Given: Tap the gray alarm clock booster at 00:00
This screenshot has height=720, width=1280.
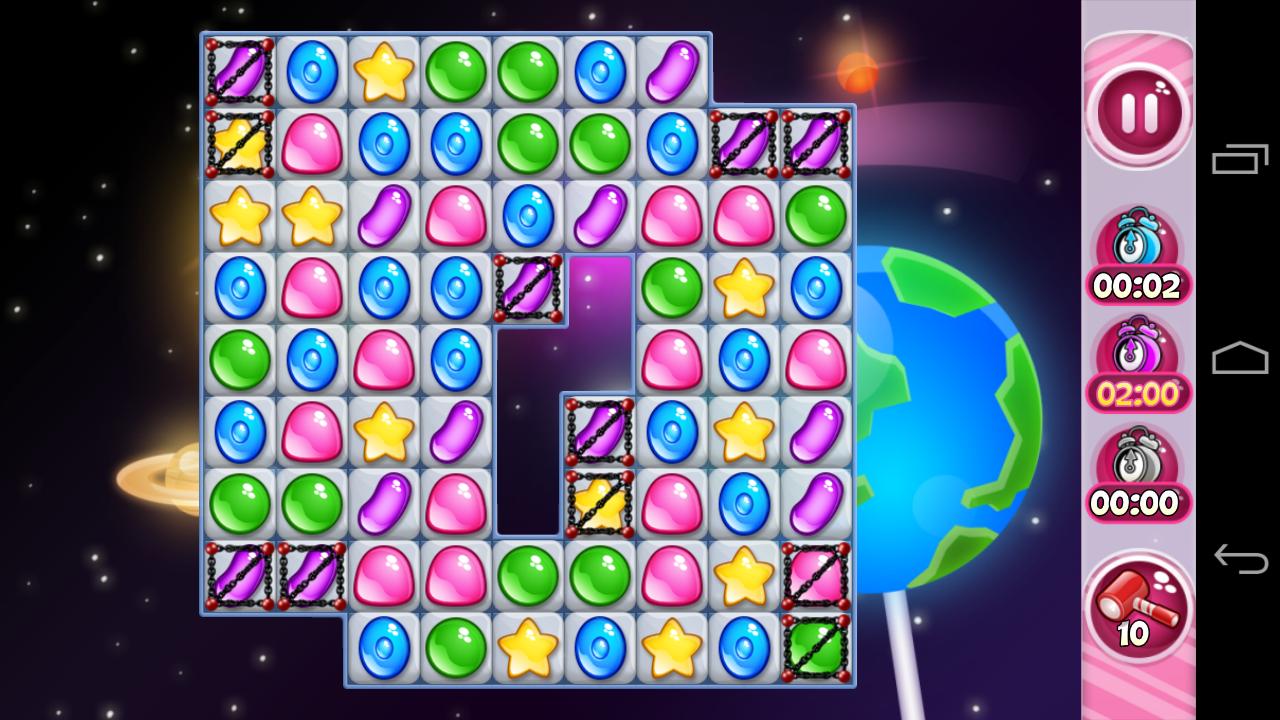Looking at the screenshot, I should pyautogui.click(x=1137, y=478).
